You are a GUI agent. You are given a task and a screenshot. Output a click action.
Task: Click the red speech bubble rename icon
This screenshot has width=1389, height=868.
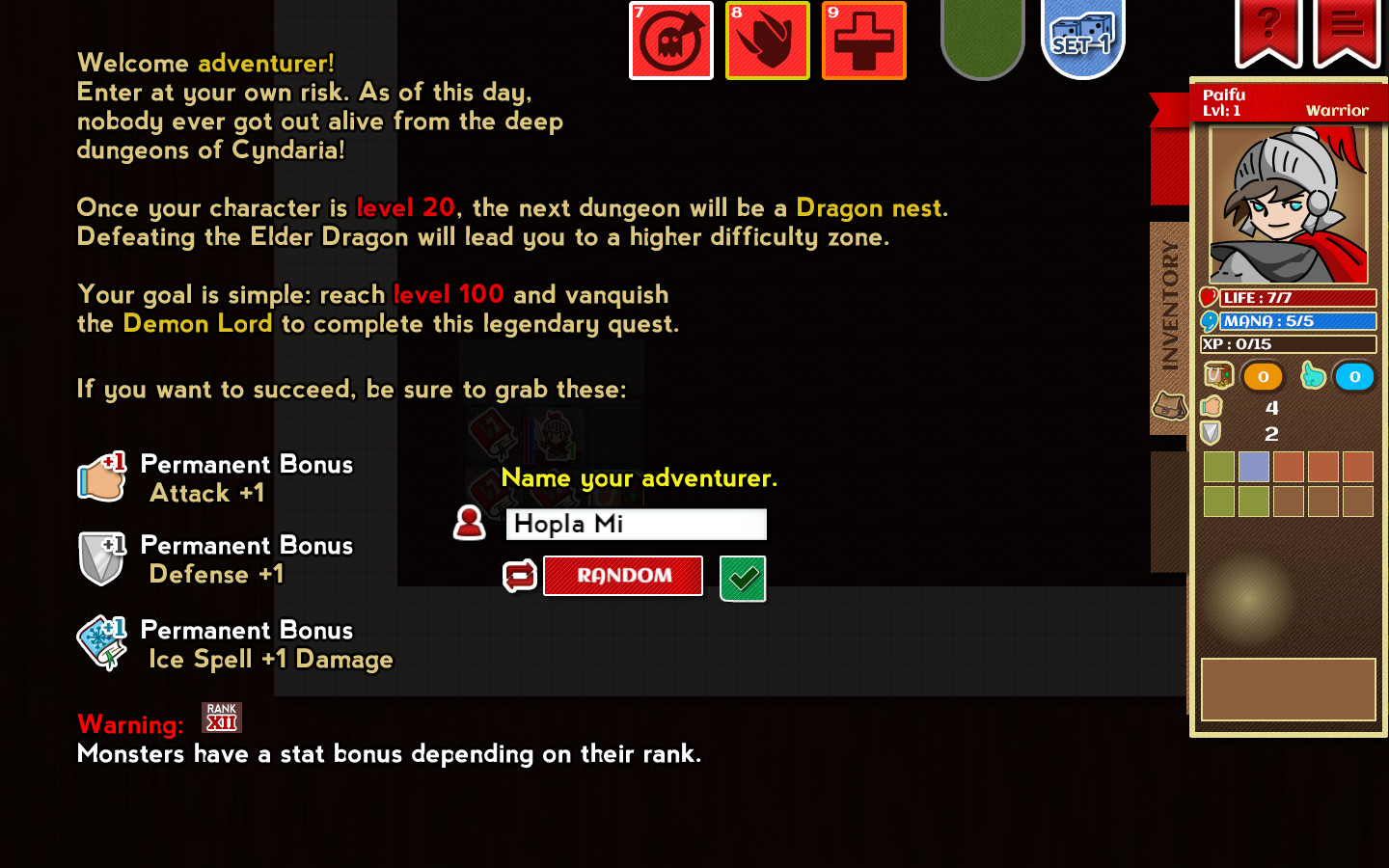(520, 575)
